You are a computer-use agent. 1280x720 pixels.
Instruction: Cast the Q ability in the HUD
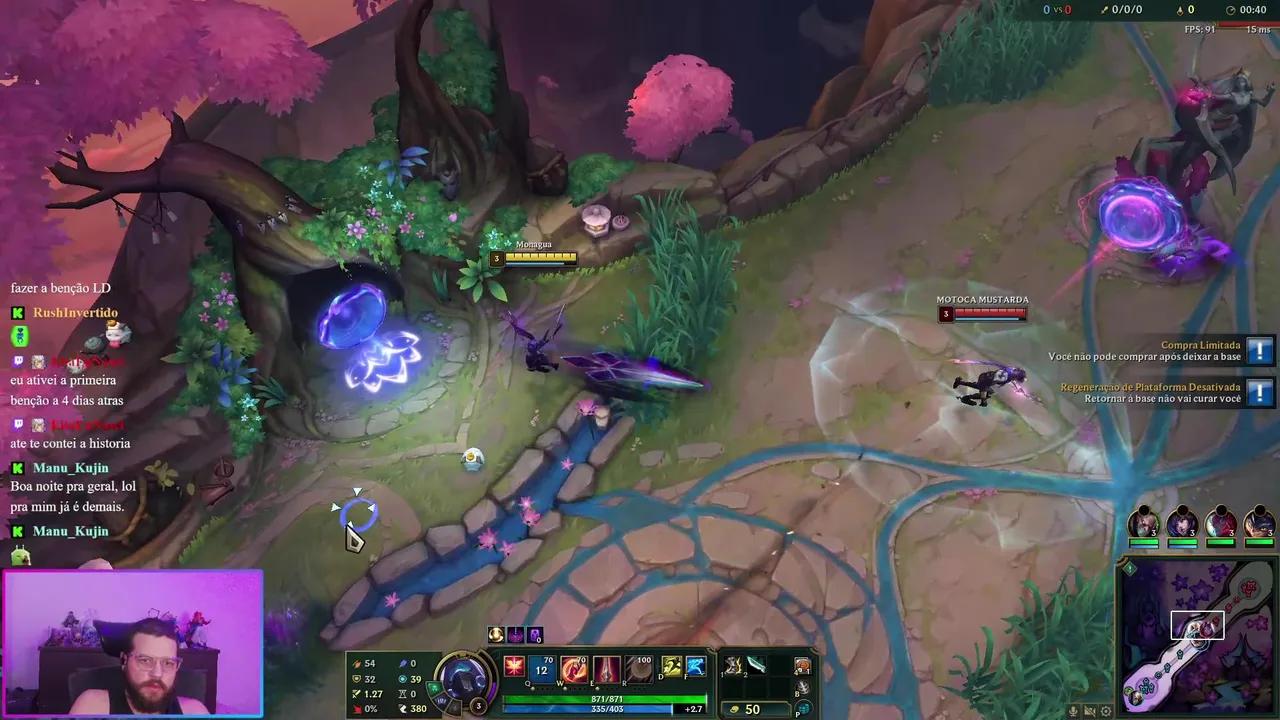[x=541, y=668]
